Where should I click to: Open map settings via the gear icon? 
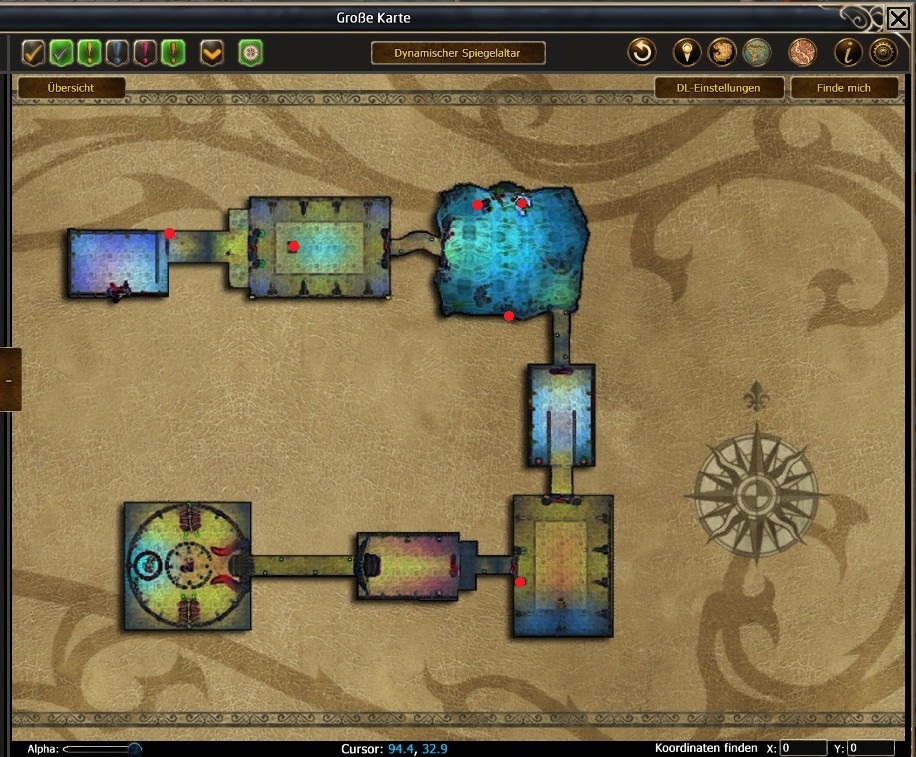click(883, 52)
